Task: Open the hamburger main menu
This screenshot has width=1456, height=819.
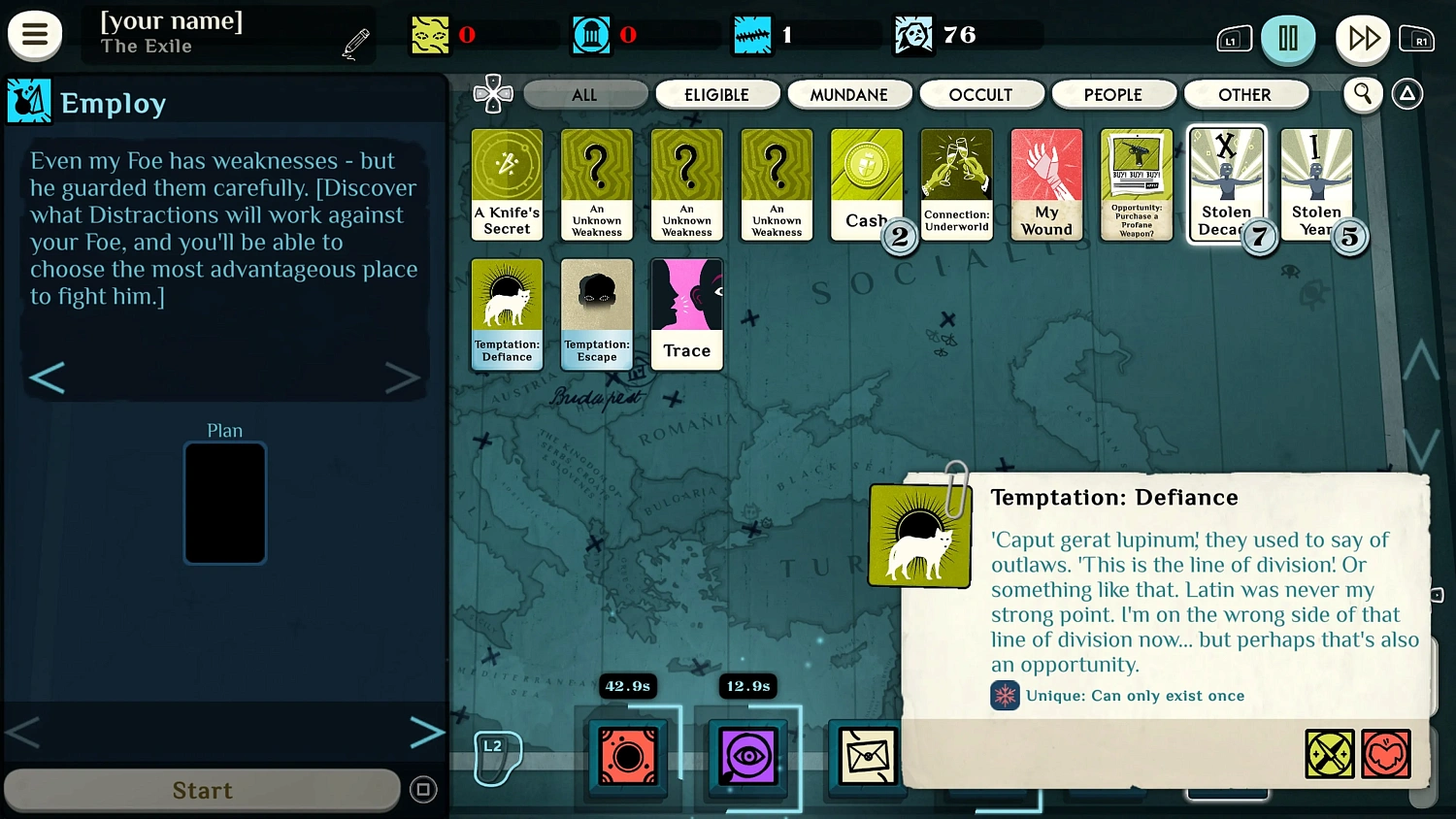Action: 35,35
